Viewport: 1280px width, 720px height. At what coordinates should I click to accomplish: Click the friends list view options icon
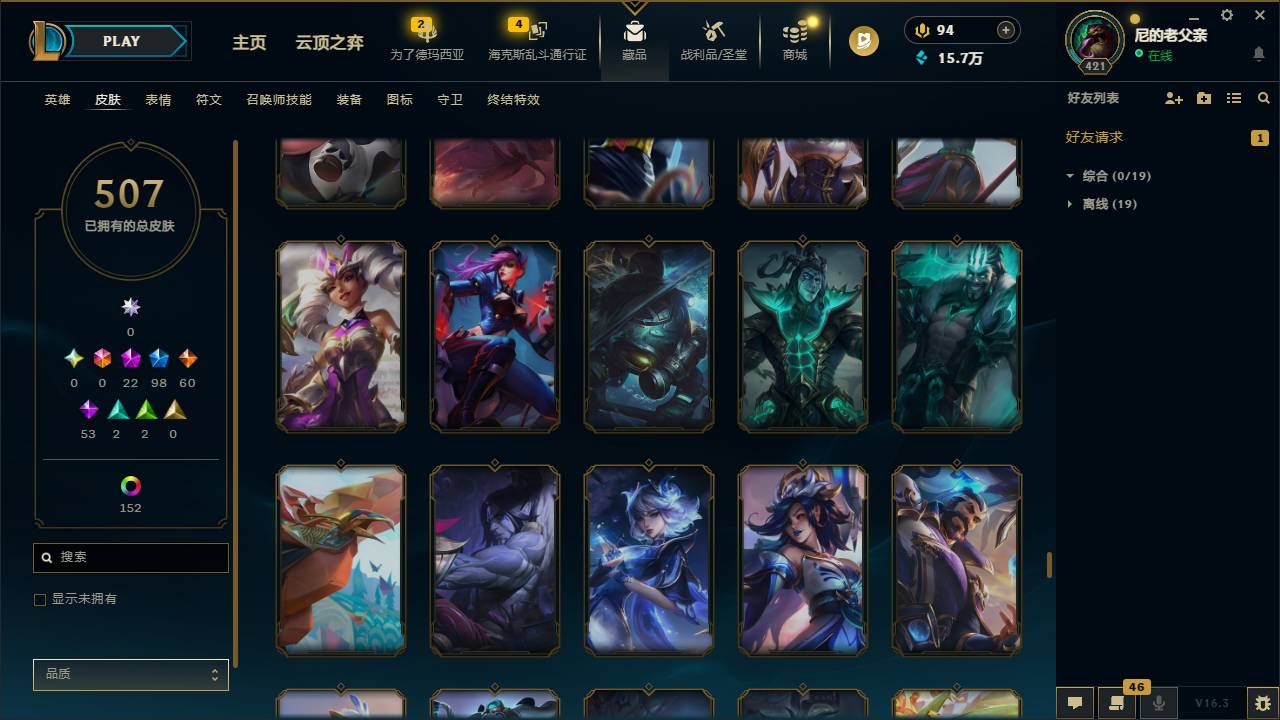[1233, 98]
